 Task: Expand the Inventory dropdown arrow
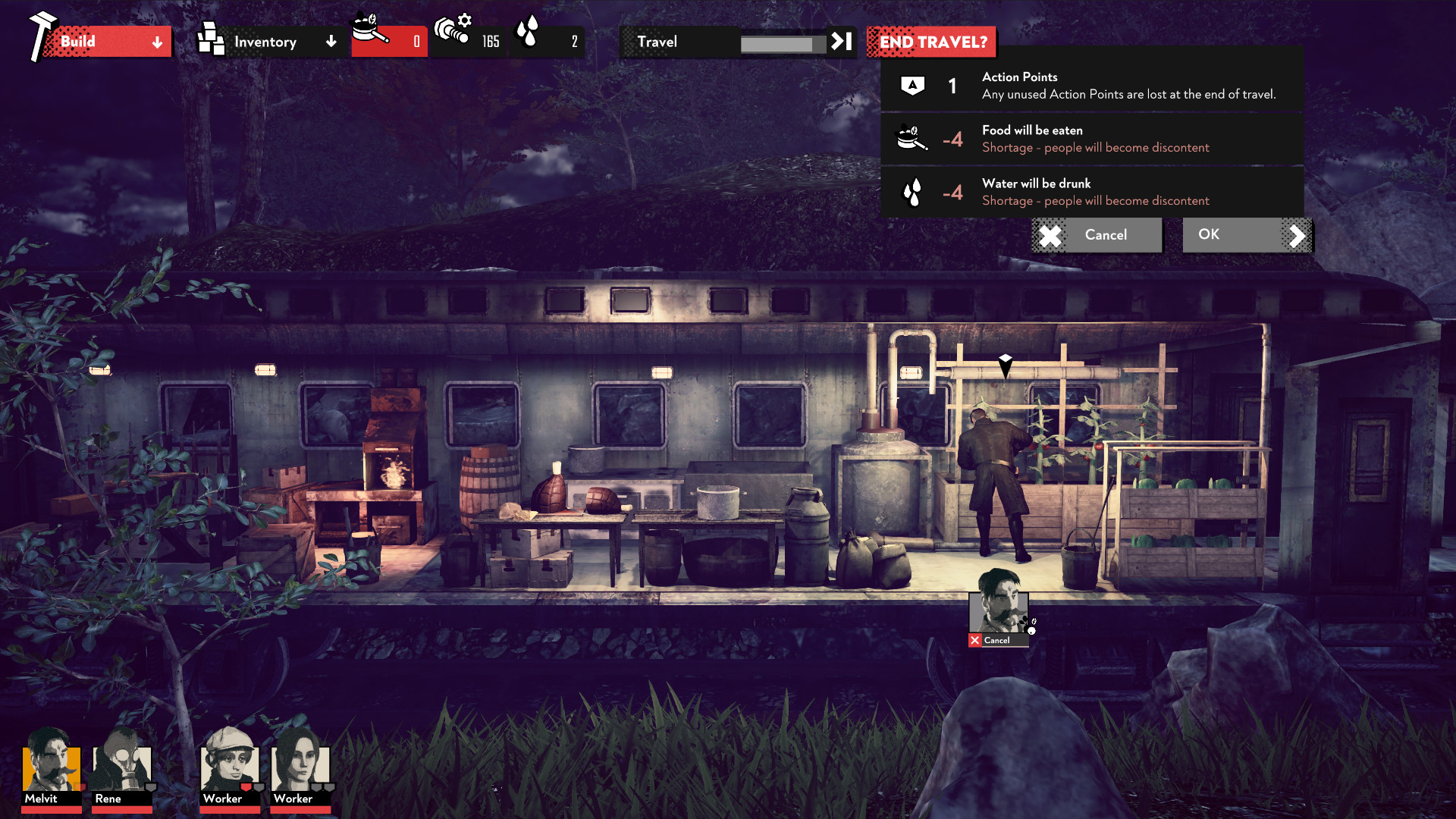tap(331, 42)
